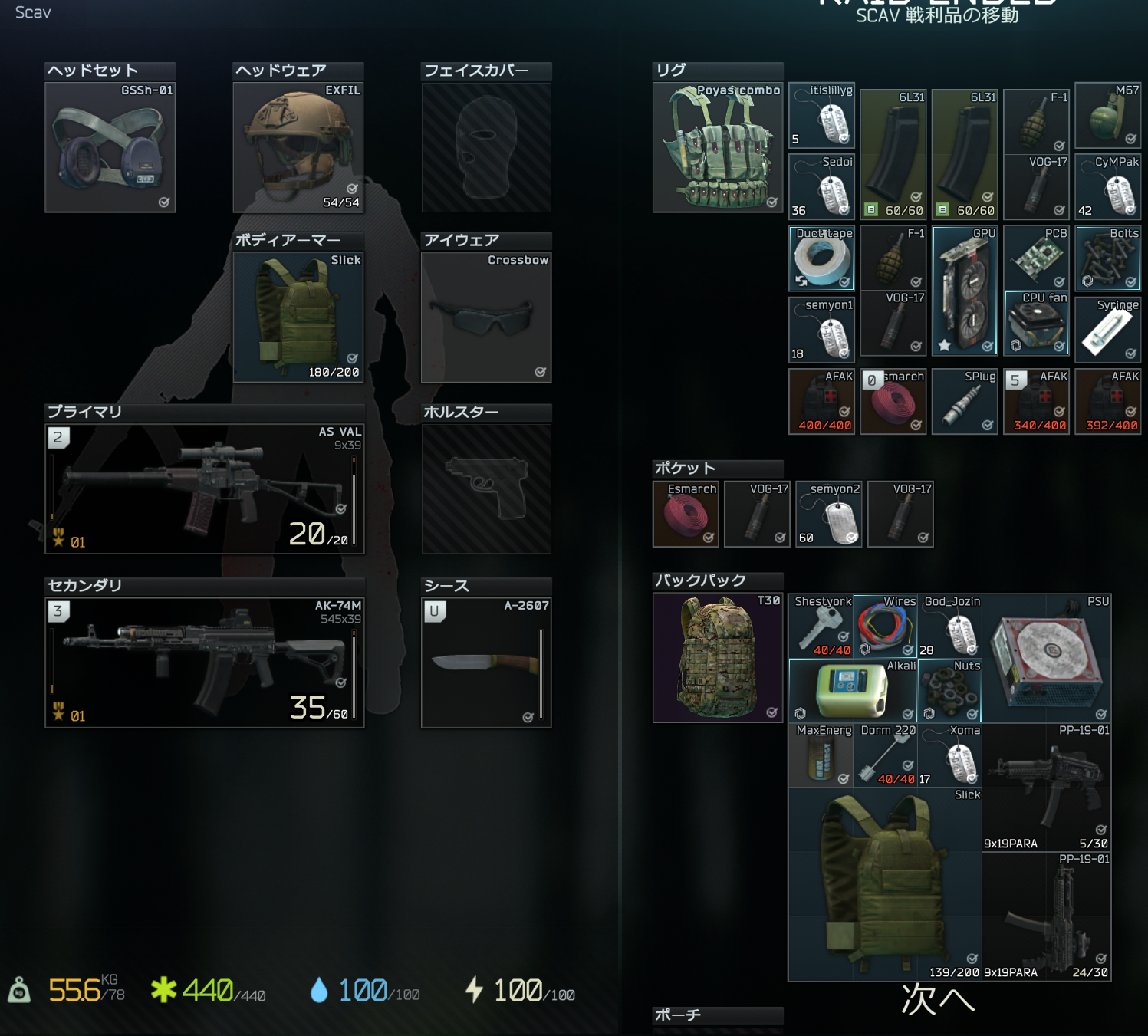Select the AS VAL primary weapon
Screen dimensions: 1148x1036
[x=204, y=488]
